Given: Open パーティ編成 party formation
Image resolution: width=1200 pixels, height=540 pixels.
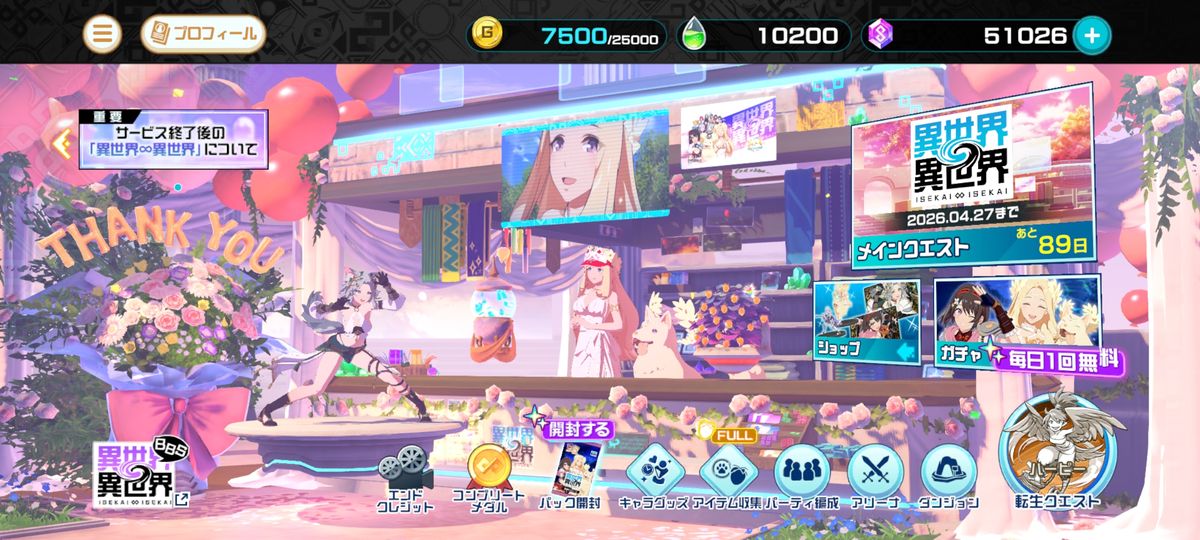Looking at the screenshot, I should (x=800, y=475).
